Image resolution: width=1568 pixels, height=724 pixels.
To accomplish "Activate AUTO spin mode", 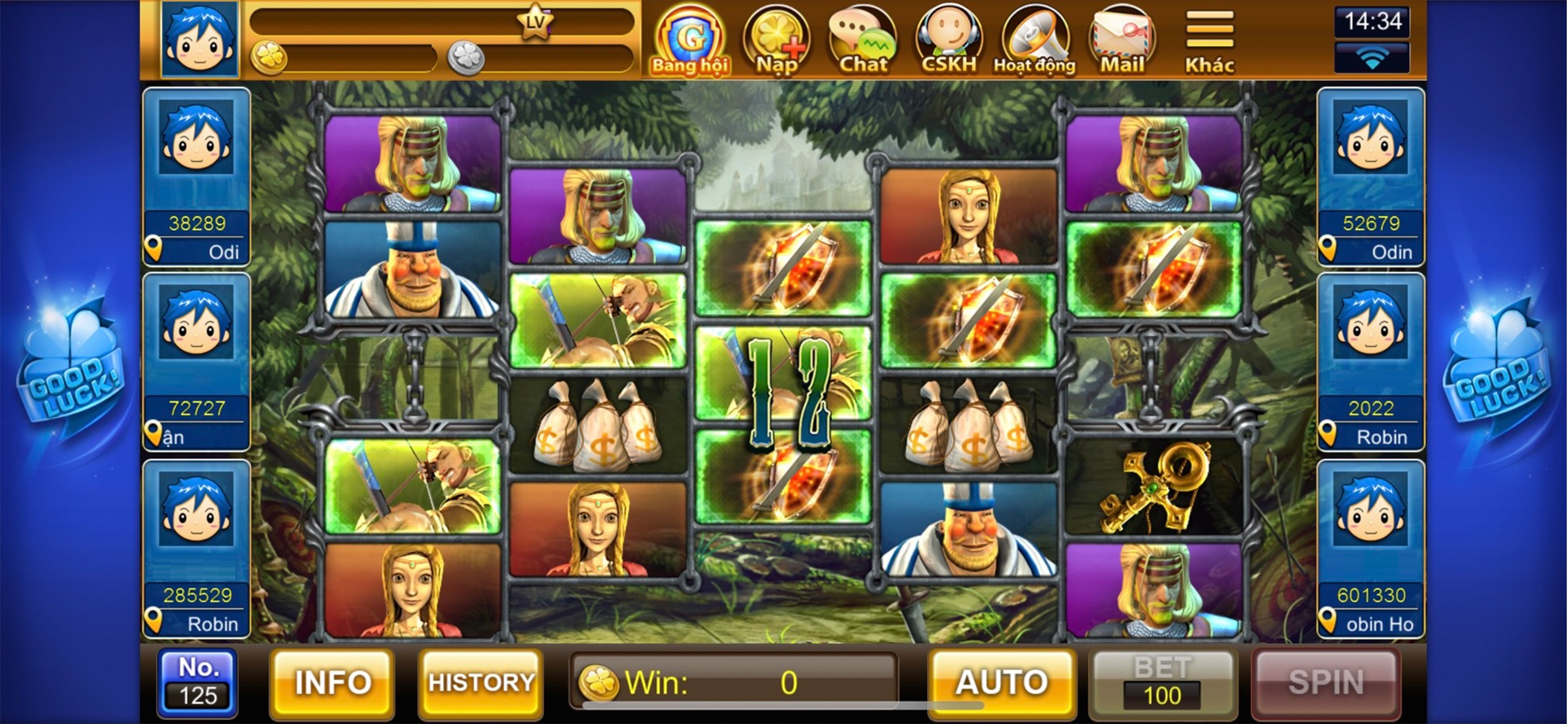I will pyautogui.click(x=1002, y=683).
